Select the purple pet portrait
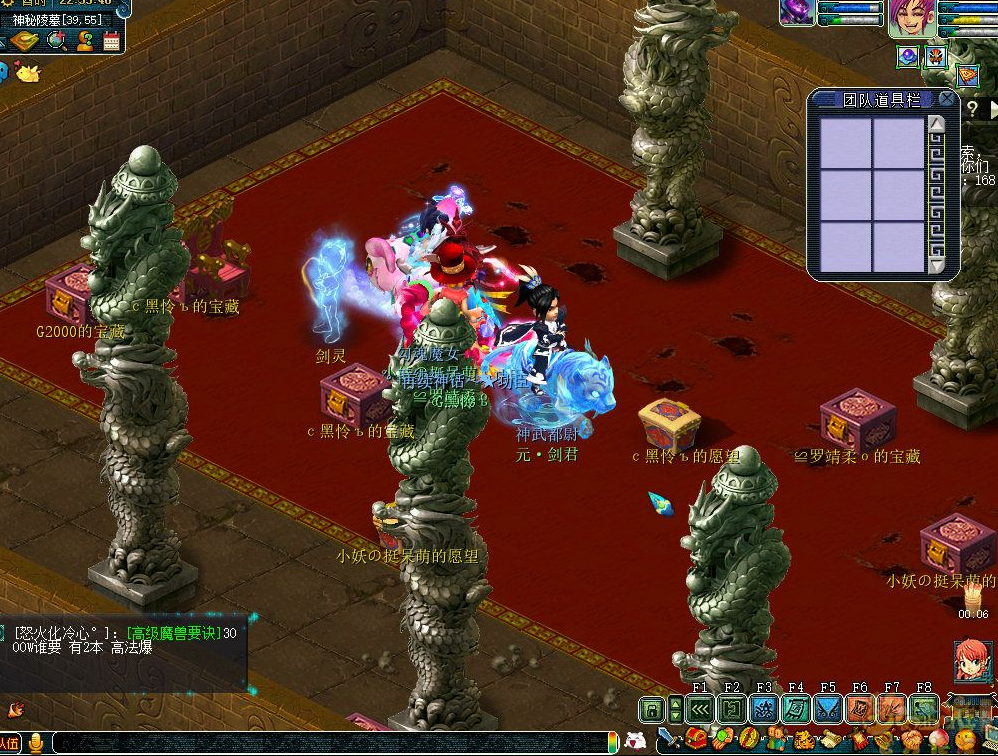998x756 pixels. click(797, 12)
